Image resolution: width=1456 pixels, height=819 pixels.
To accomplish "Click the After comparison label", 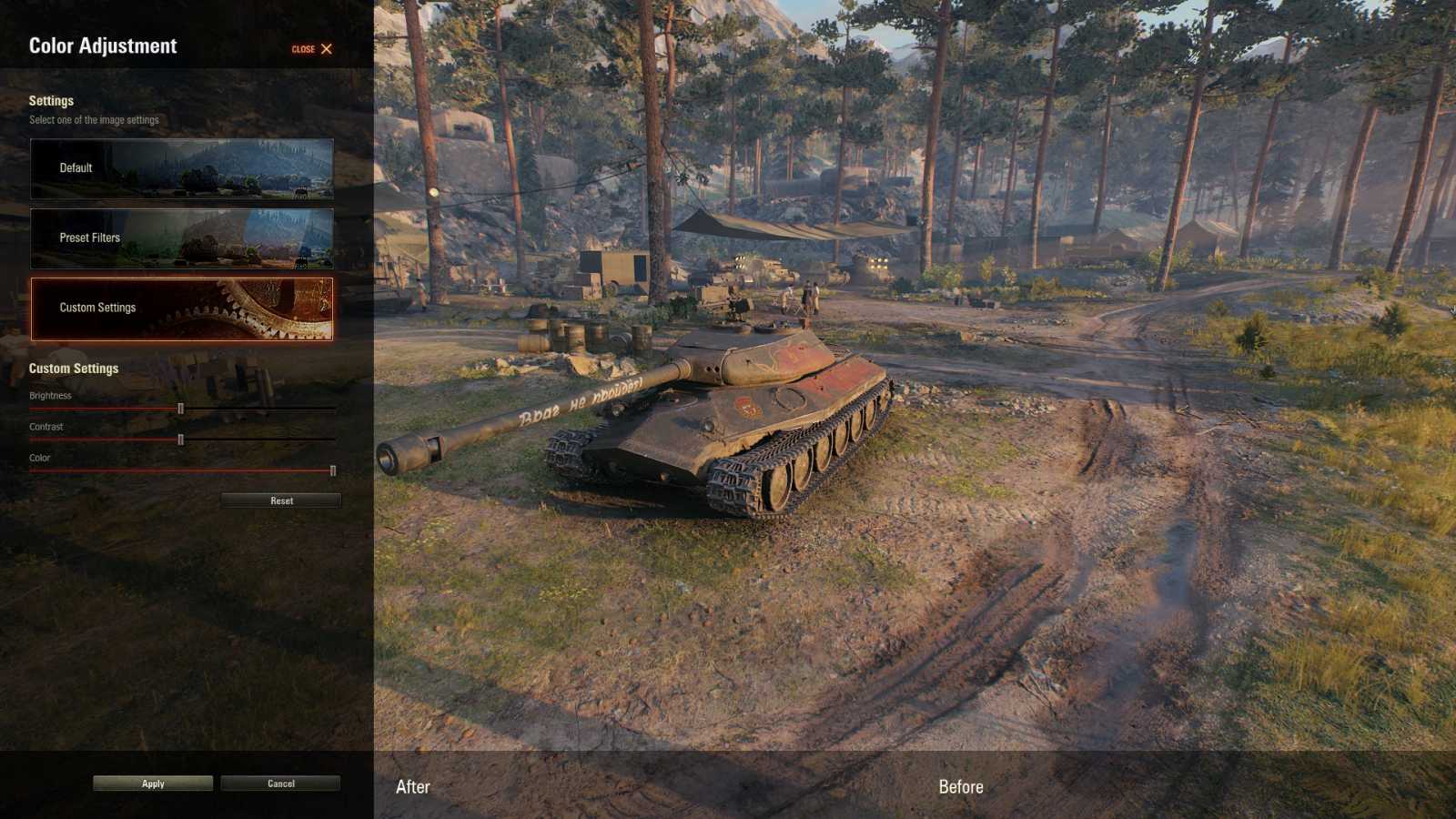I will pyautogui.click(x=411, y=786).
